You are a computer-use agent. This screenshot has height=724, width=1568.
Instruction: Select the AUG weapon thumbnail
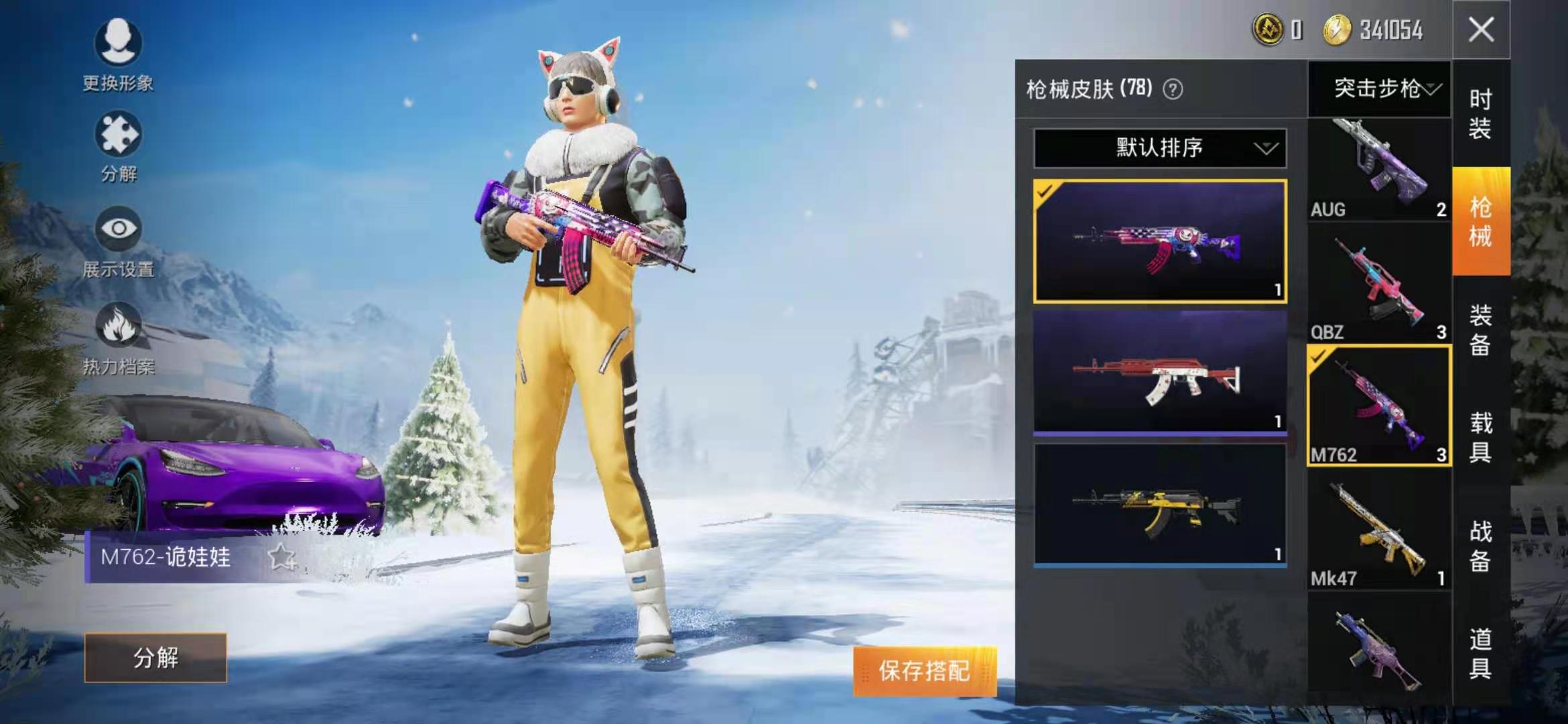pyautogui.click(x=1380, y=161)
